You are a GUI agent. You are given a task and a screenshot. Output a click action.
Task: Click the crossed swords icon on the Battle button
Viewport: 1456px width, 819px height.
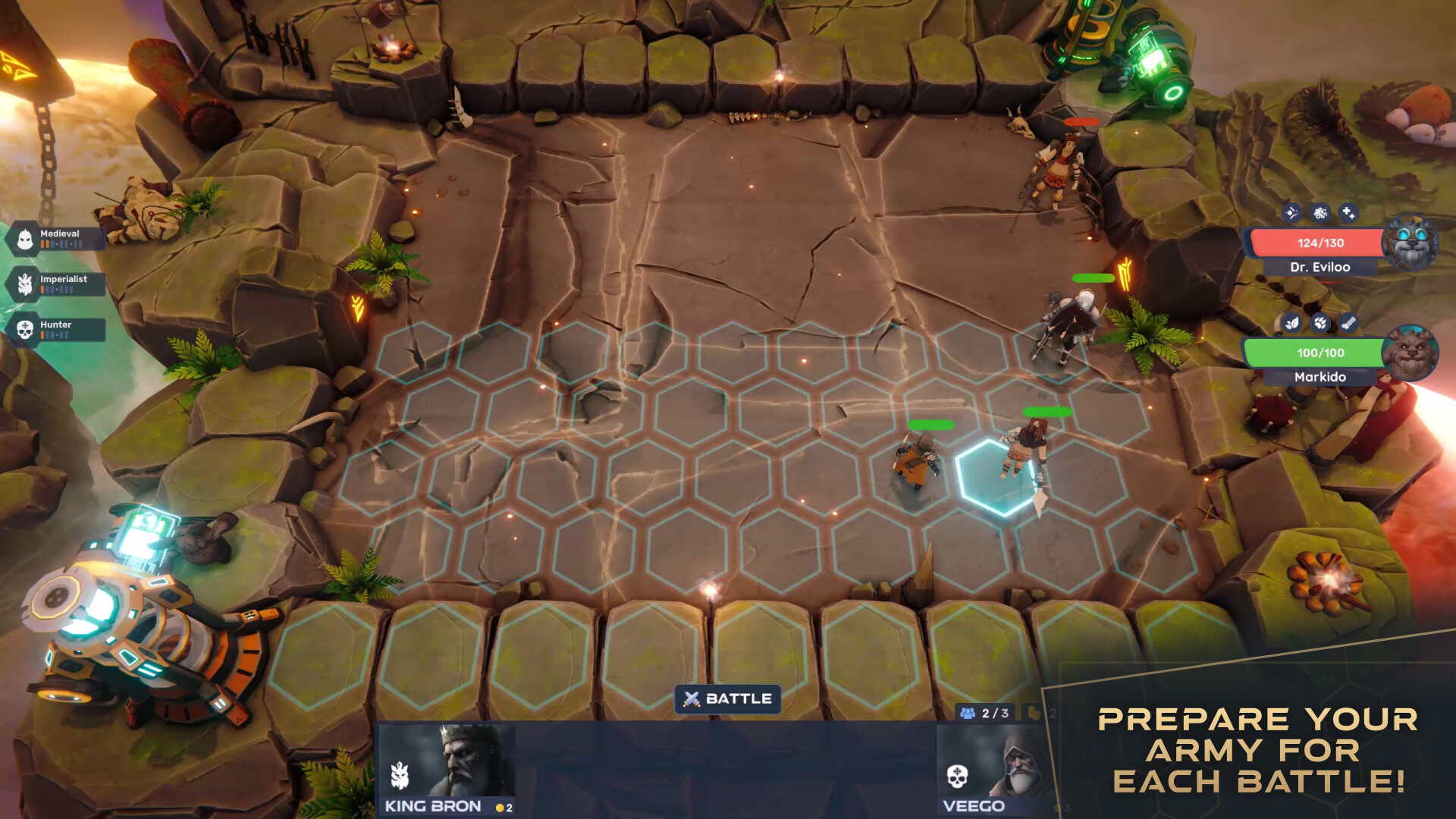[691, 699]
